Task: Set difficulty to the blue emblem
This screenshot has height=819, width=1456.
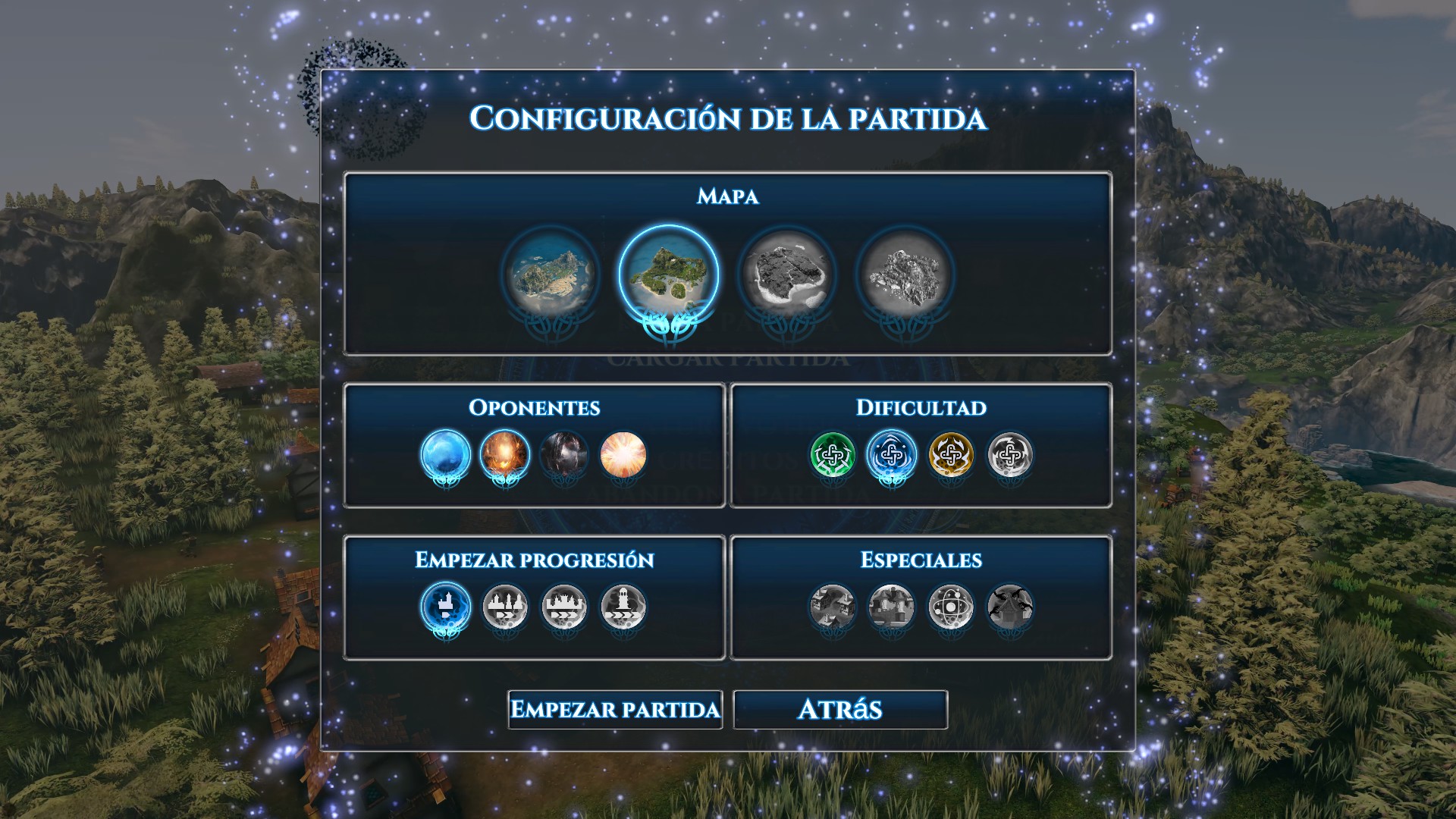Action: tap(892, 455)
